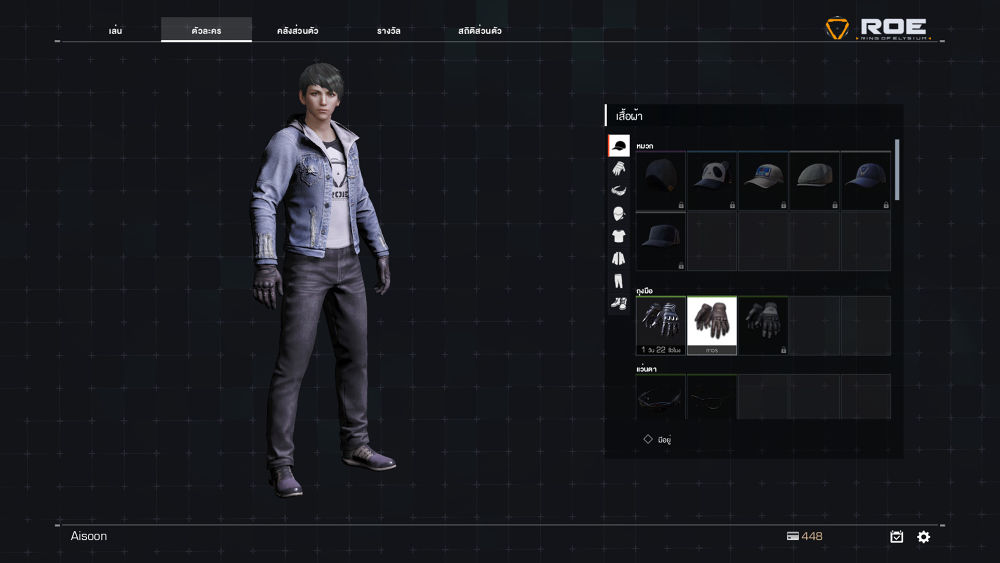This screenshot has height=563, width=1000.
Task: Choose the hat category icon
Action: tap(619, 146)
